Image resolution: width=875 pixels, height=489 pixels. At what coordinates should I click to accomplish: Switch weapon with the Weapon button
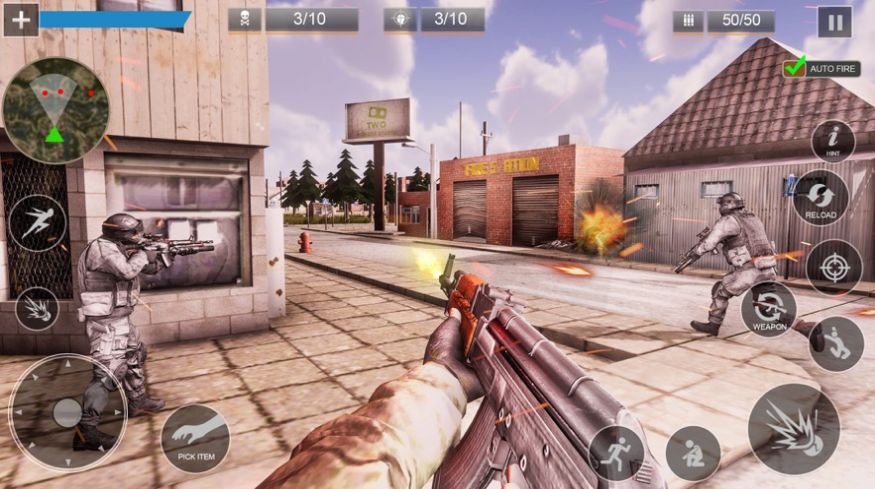768,309
